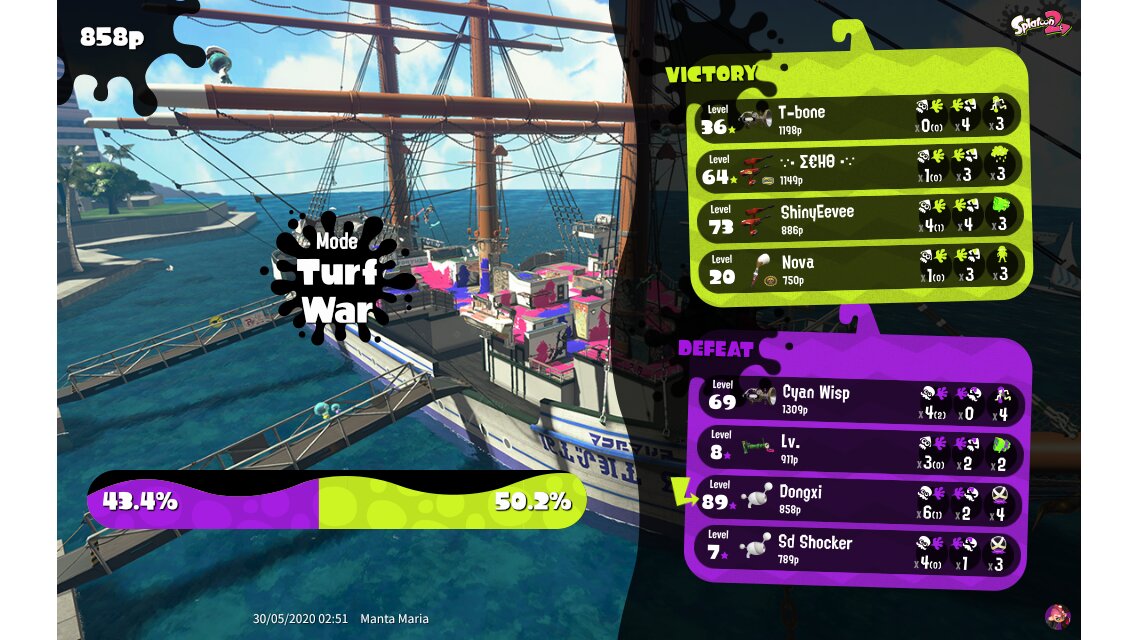1138x640 pixels.
Task: Click the Turf War mode badge
Action: [x=337, y=278]
